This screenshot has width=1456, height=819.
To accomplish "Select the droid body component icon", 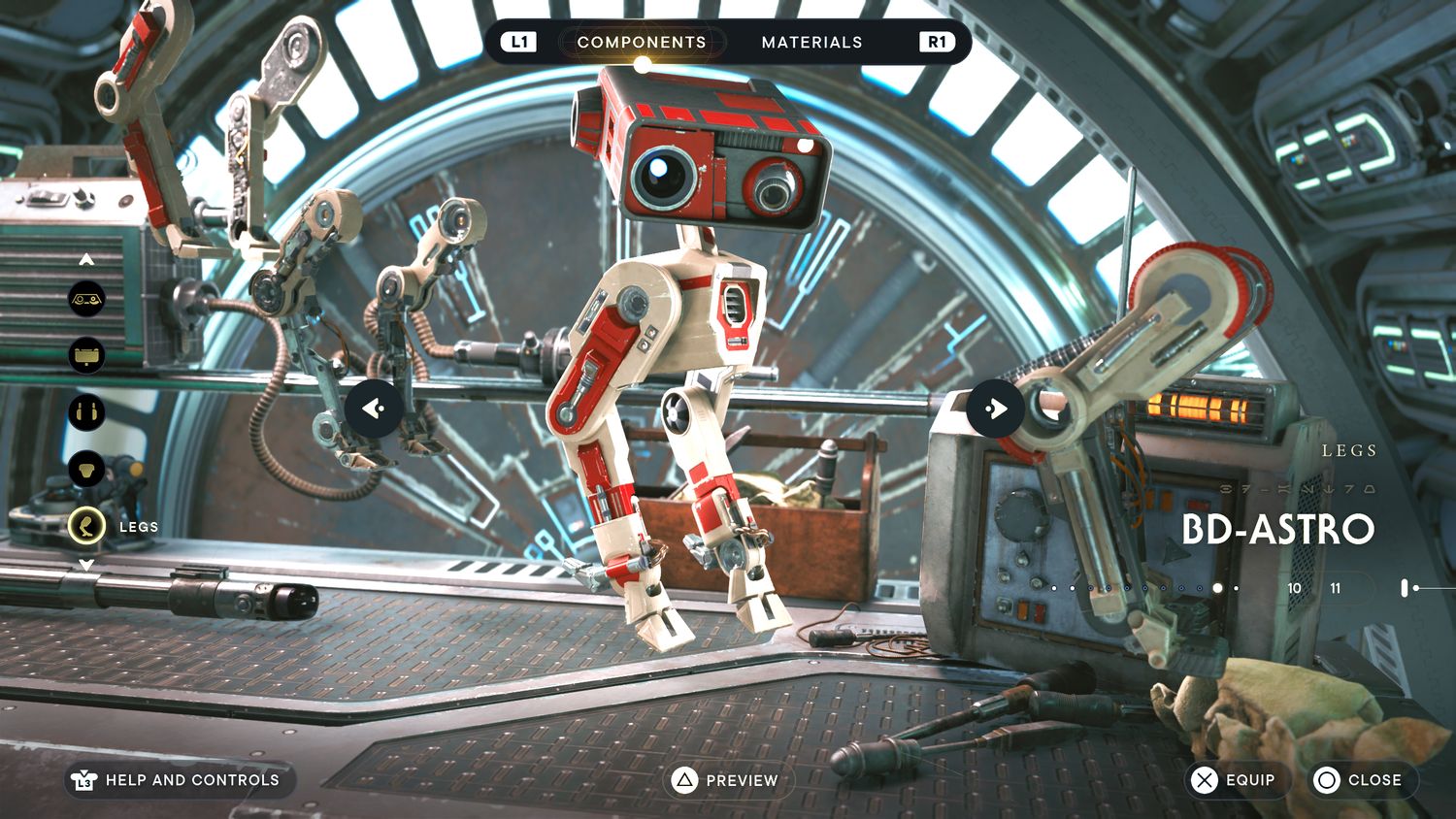I will [87, 470].
